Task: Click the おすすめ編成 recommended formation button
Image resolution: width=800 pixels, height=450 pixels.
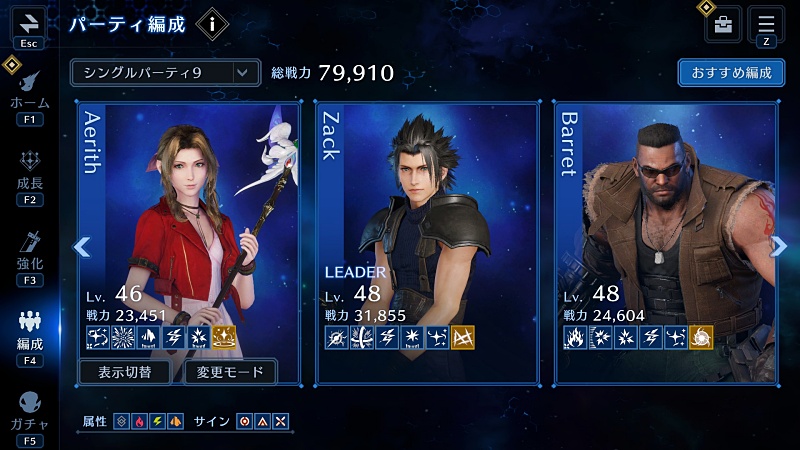Action: point(730,73)
